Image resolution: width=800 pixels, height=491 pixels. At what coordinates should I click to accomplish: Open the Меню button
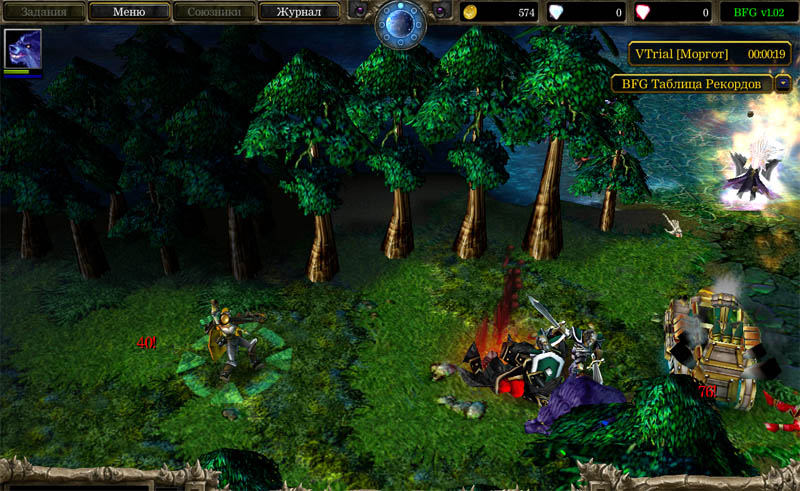[x=129, y=13]
